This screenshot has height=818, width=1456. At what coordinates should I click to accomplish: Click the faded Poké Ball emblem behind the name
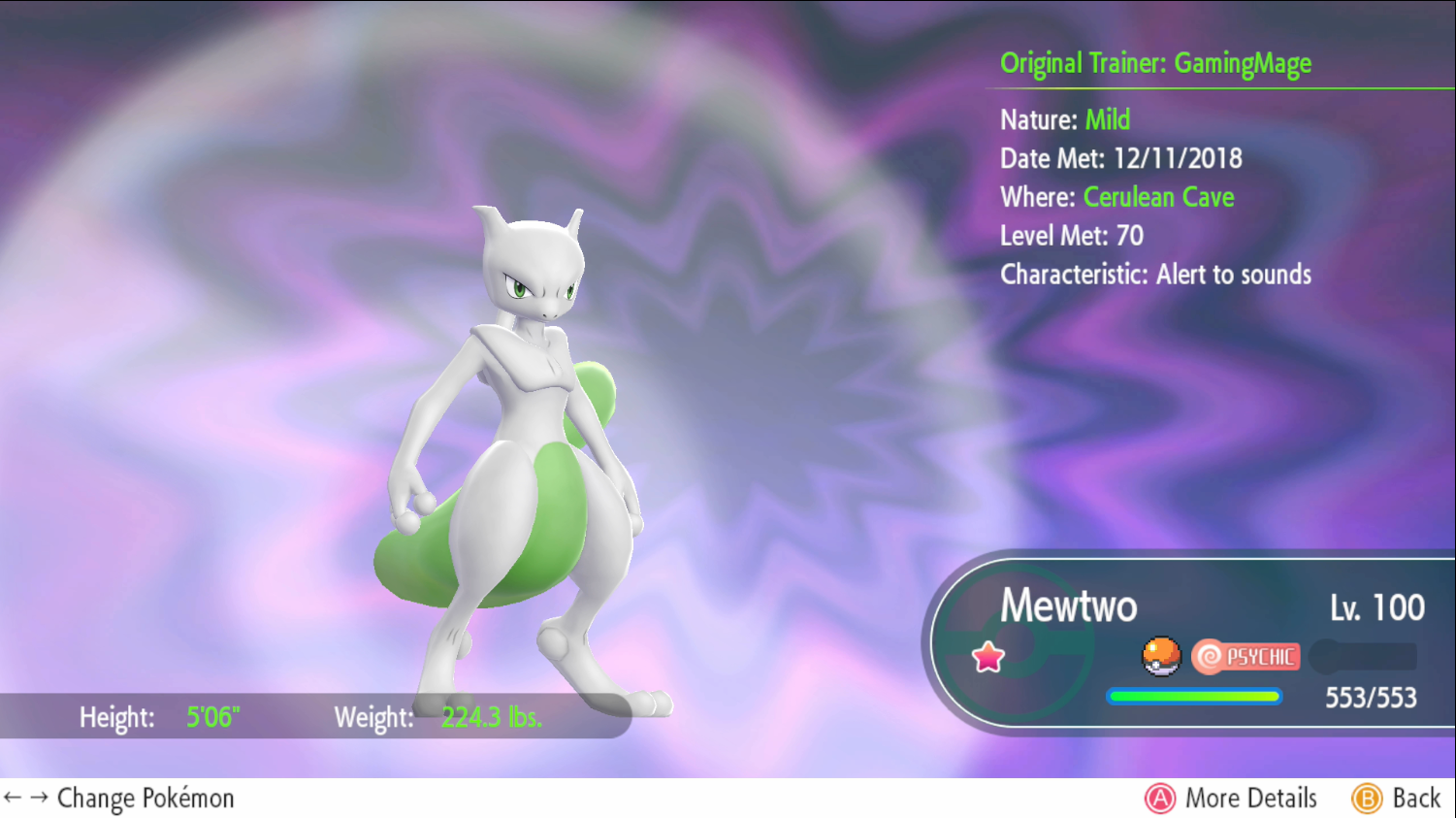(1016, 645)
